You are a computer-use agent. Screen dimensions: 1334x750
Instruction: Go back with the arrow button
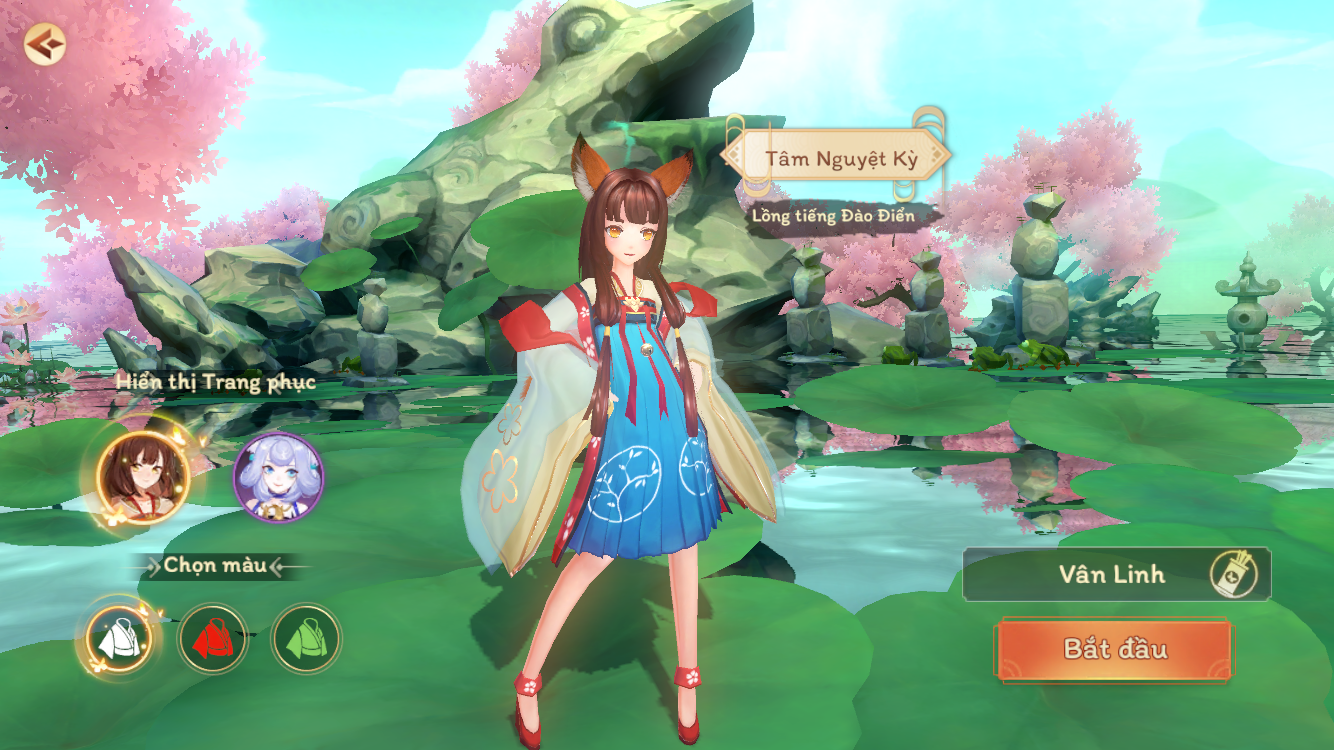pos(44,44)
